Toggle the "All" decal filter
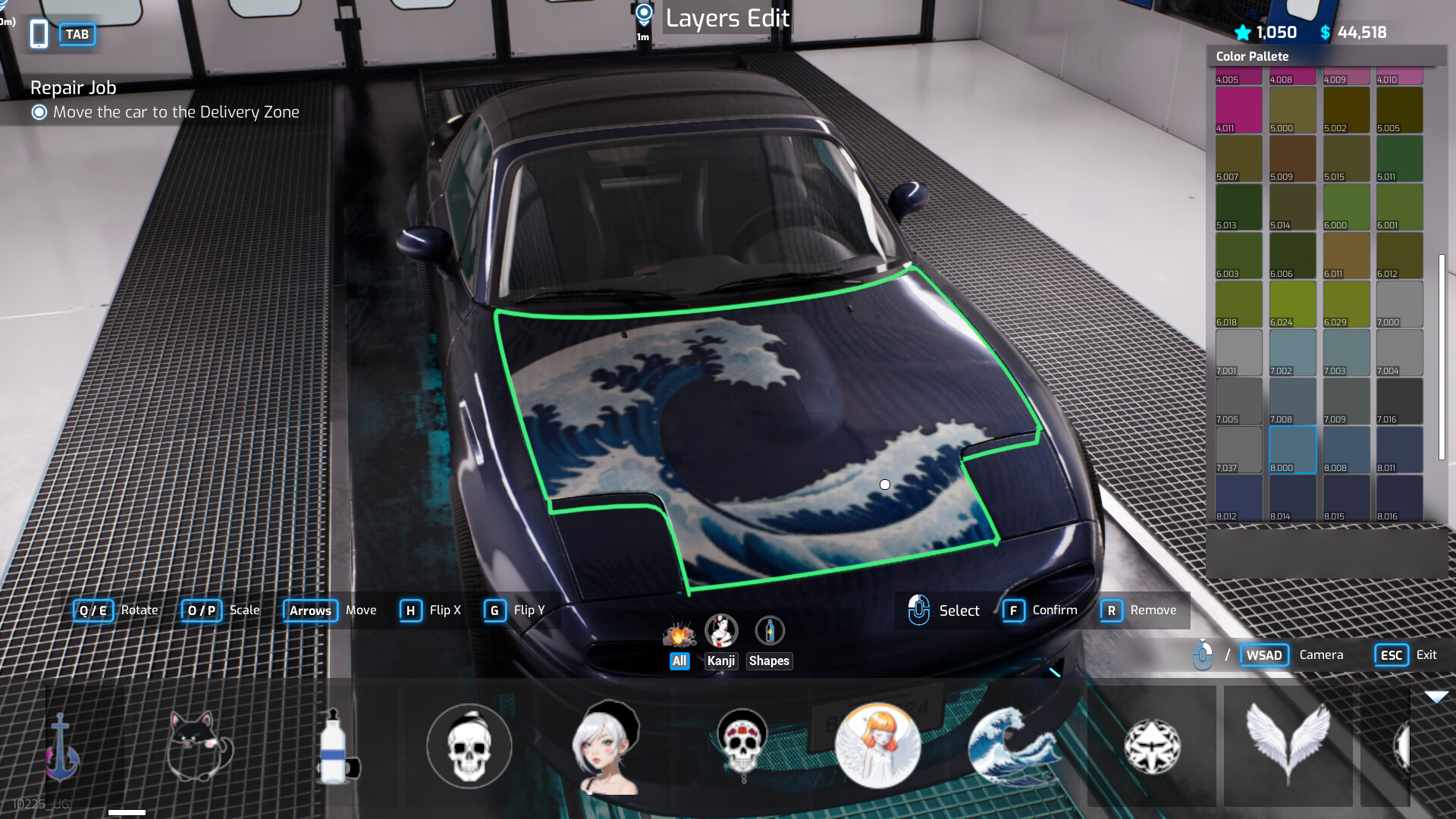Image resolution: width=1456 pixels, height=819 pixels. pyautogui.click(x=679, y=661)
